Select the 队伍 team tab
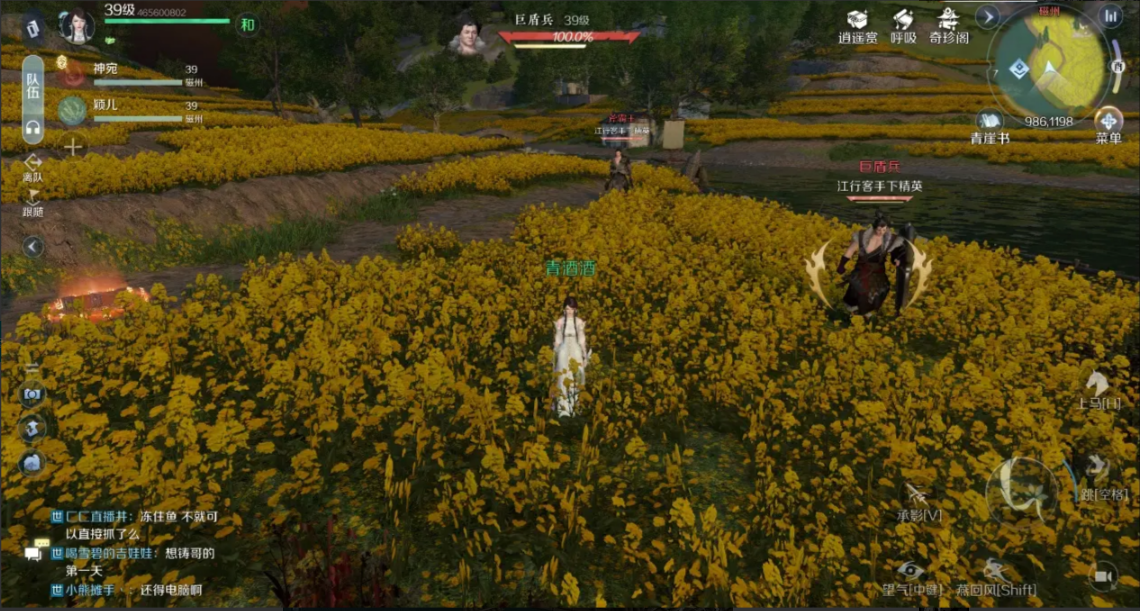This screenshot has height=611, width=1140. click(33, 87)
